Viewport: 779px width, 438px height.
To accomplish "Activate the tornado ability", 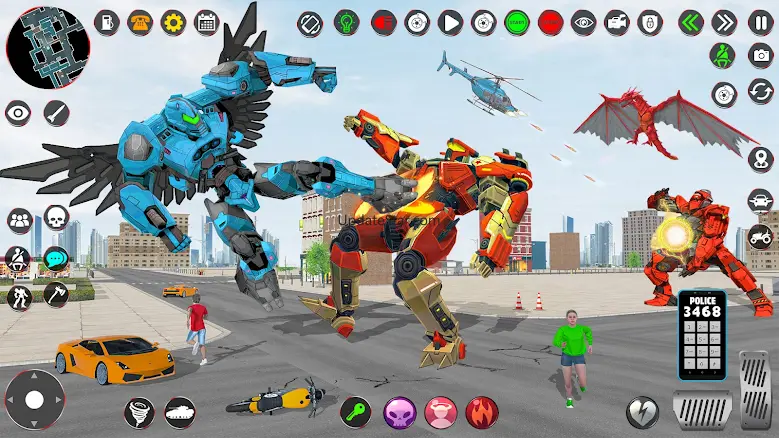I will pos(139,412).
